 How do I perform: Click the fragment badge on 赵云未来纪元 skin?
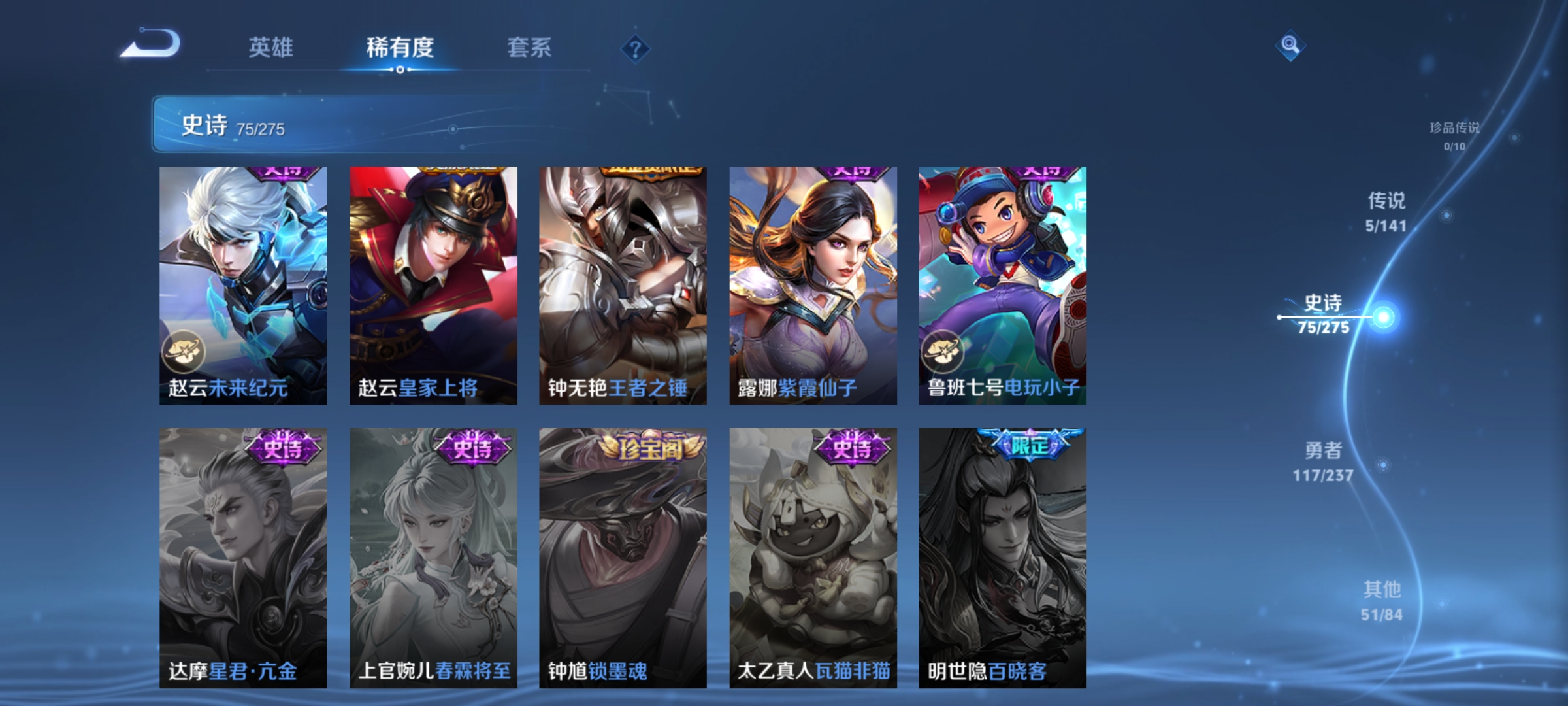pos(186,351)
